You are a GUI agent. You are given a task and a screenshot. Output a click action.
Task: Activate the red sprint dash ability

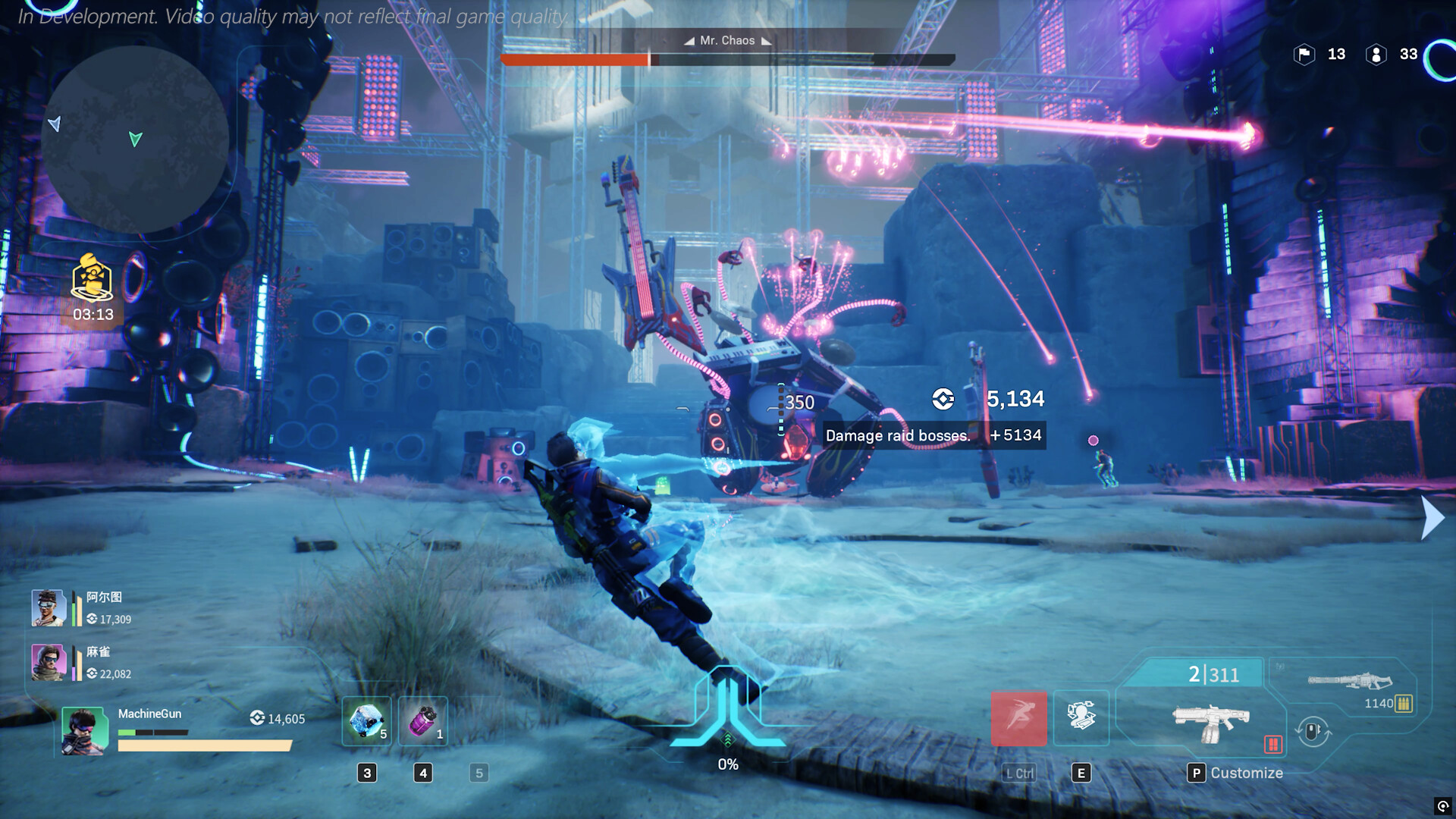1019,717
